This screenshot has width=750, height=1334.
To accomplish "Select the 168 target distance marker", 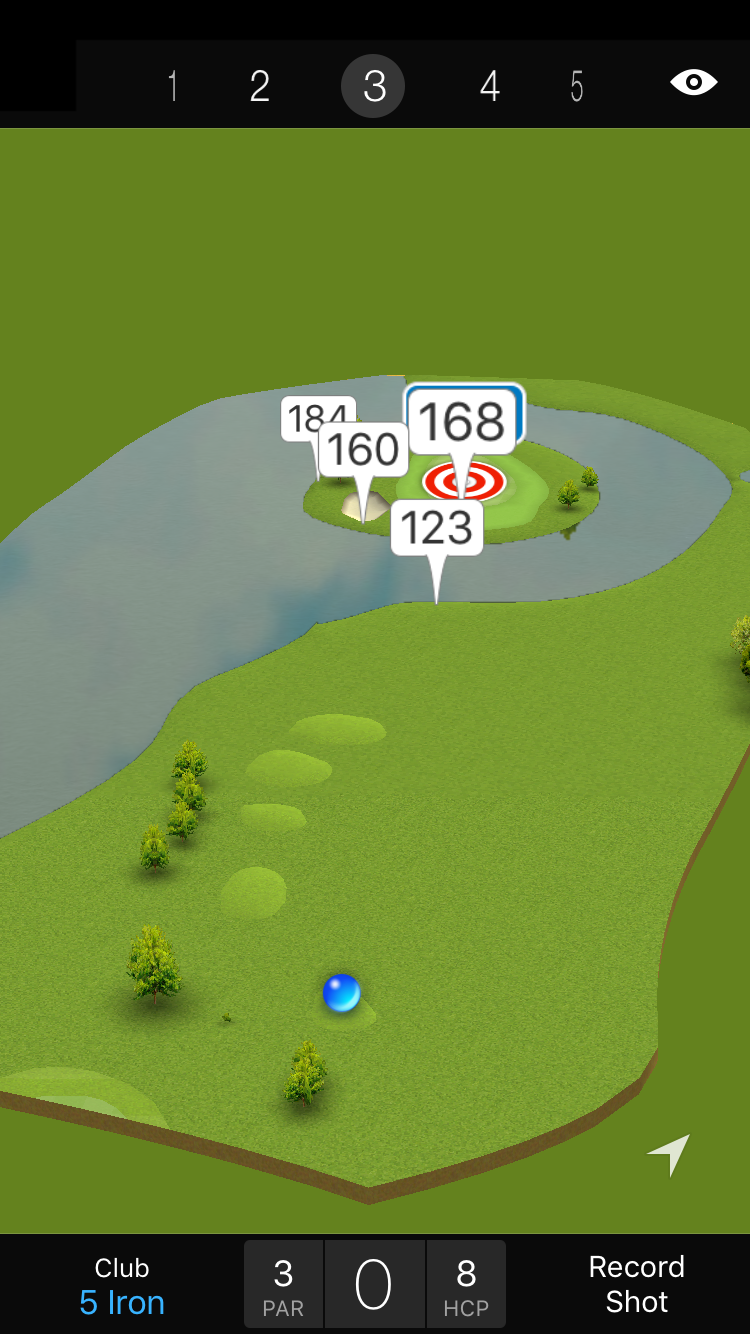I will coord(463,422).
